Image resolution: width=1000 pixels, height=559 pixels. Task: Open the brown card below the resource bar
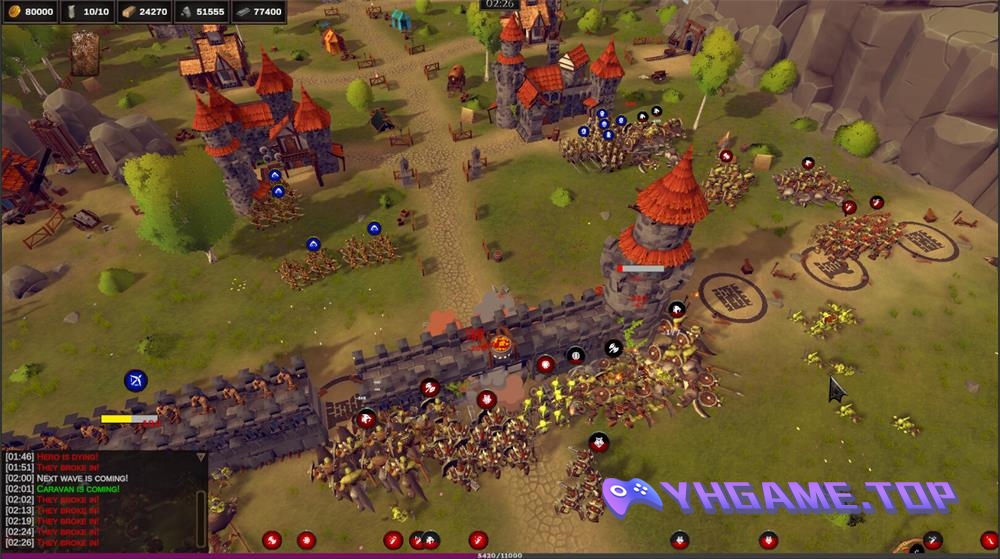click(85, 52)
